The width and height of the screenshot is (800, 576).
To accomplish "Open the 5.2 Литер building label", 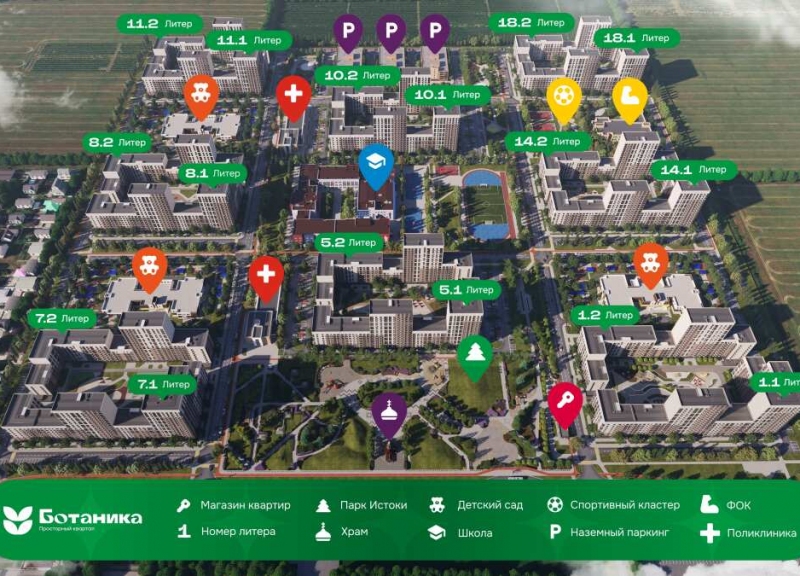I will 347,242.
